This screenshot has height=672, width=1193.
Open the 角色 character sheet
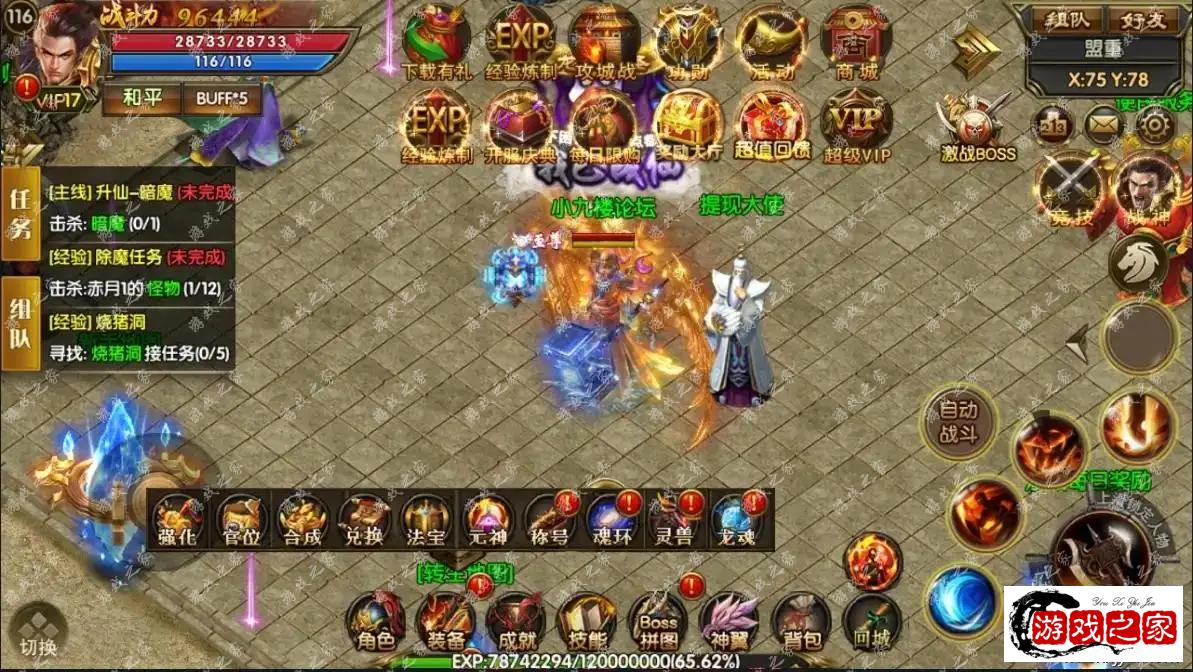[x=376, y=624]
